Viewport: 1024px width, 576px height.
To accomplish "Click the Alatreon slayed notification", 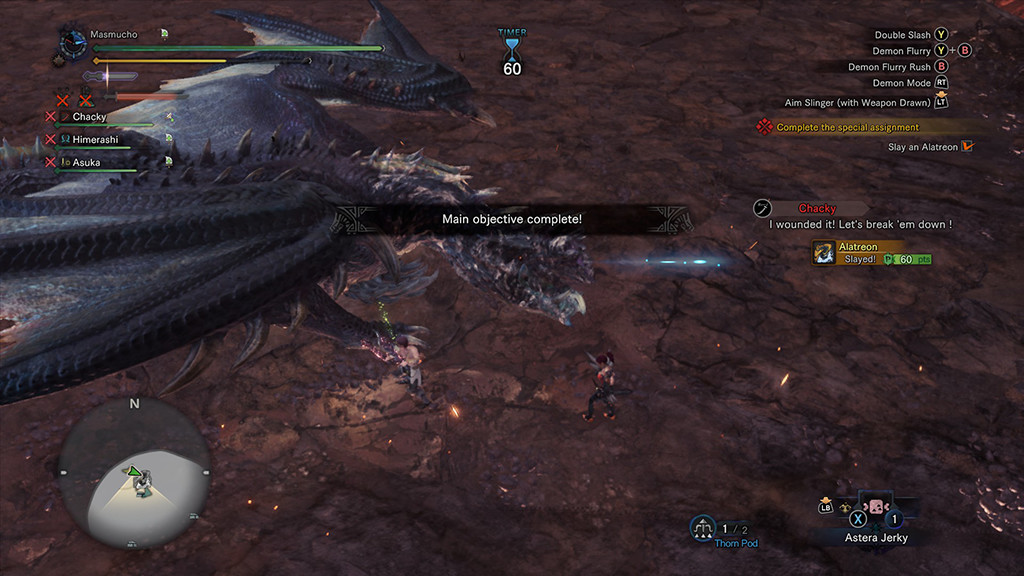I will (872, 252).
